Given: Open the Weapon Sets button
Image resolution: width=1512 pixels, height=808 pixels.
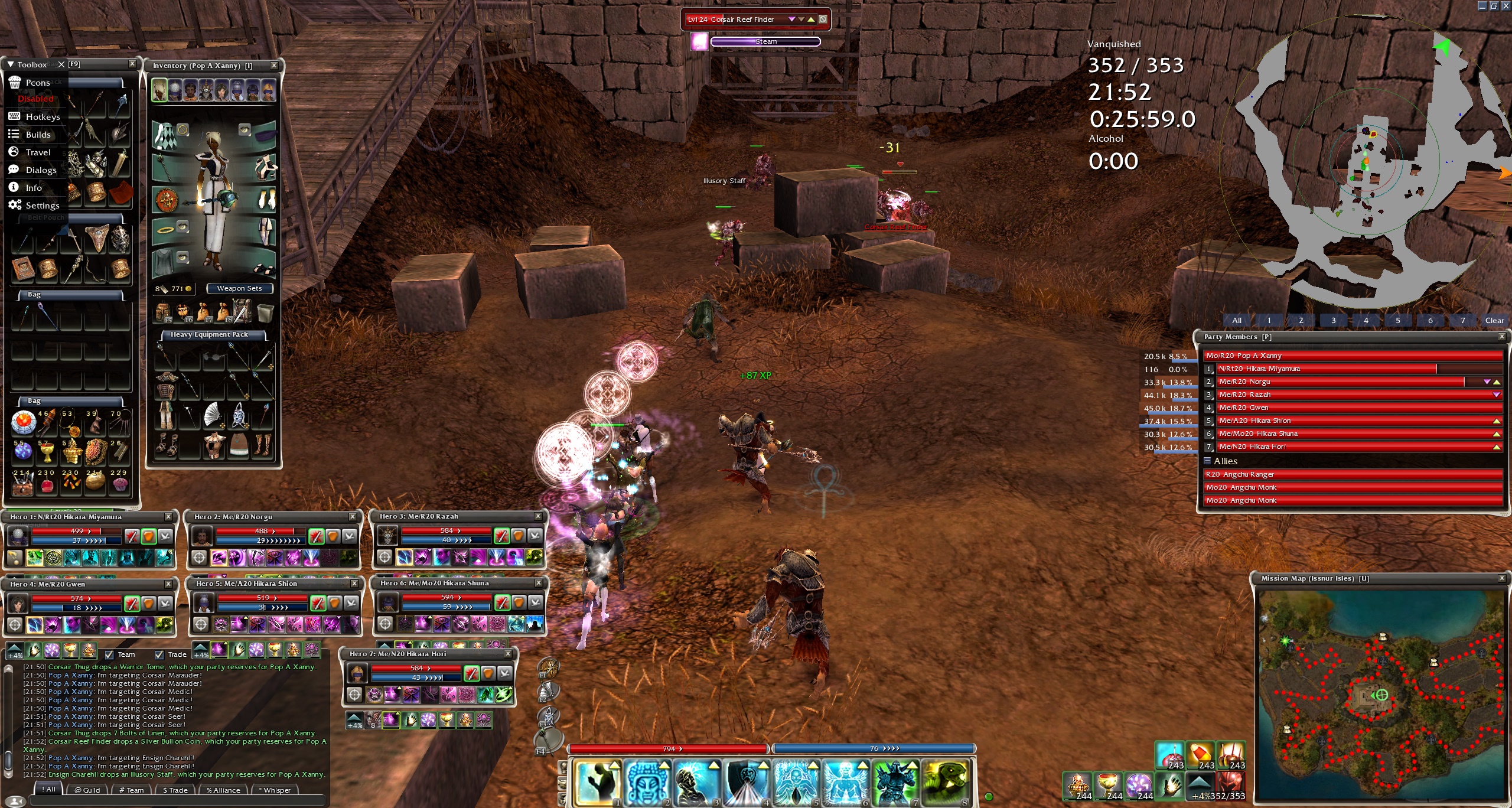Looking at the screenshot, I should click(239, 288).
